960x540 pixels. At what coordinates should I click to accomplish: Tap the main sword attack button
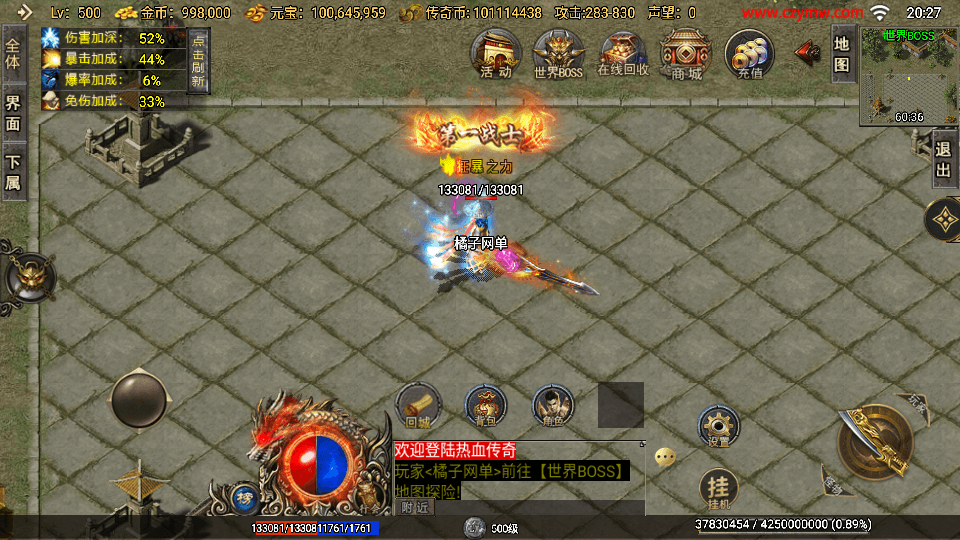874,442
